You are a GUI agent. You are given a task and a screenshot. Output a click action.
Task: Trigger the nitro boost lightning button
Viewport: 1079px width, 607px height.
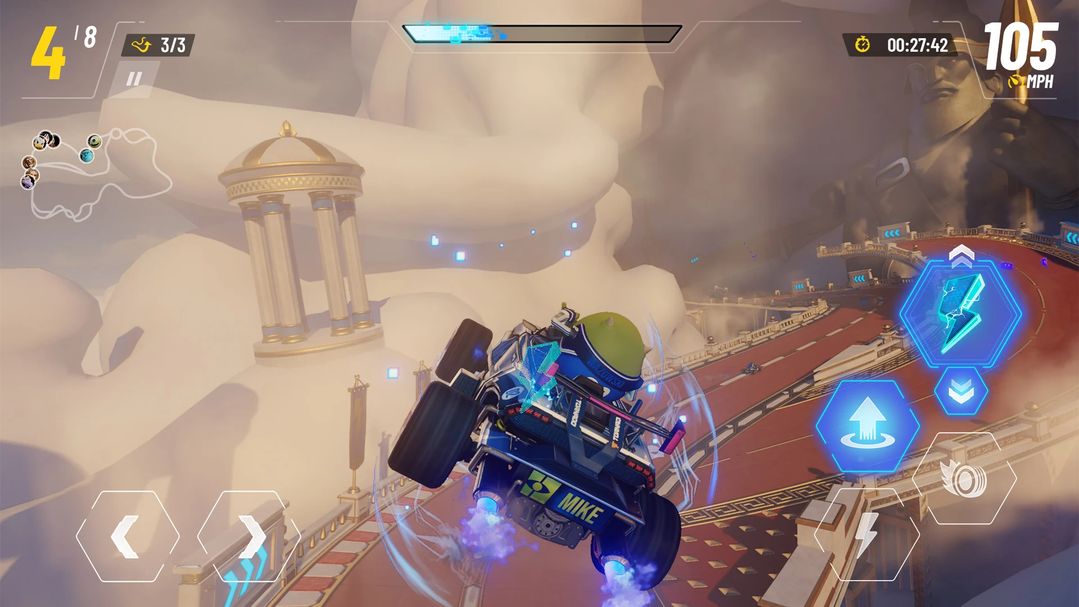(x=866, y=535)
